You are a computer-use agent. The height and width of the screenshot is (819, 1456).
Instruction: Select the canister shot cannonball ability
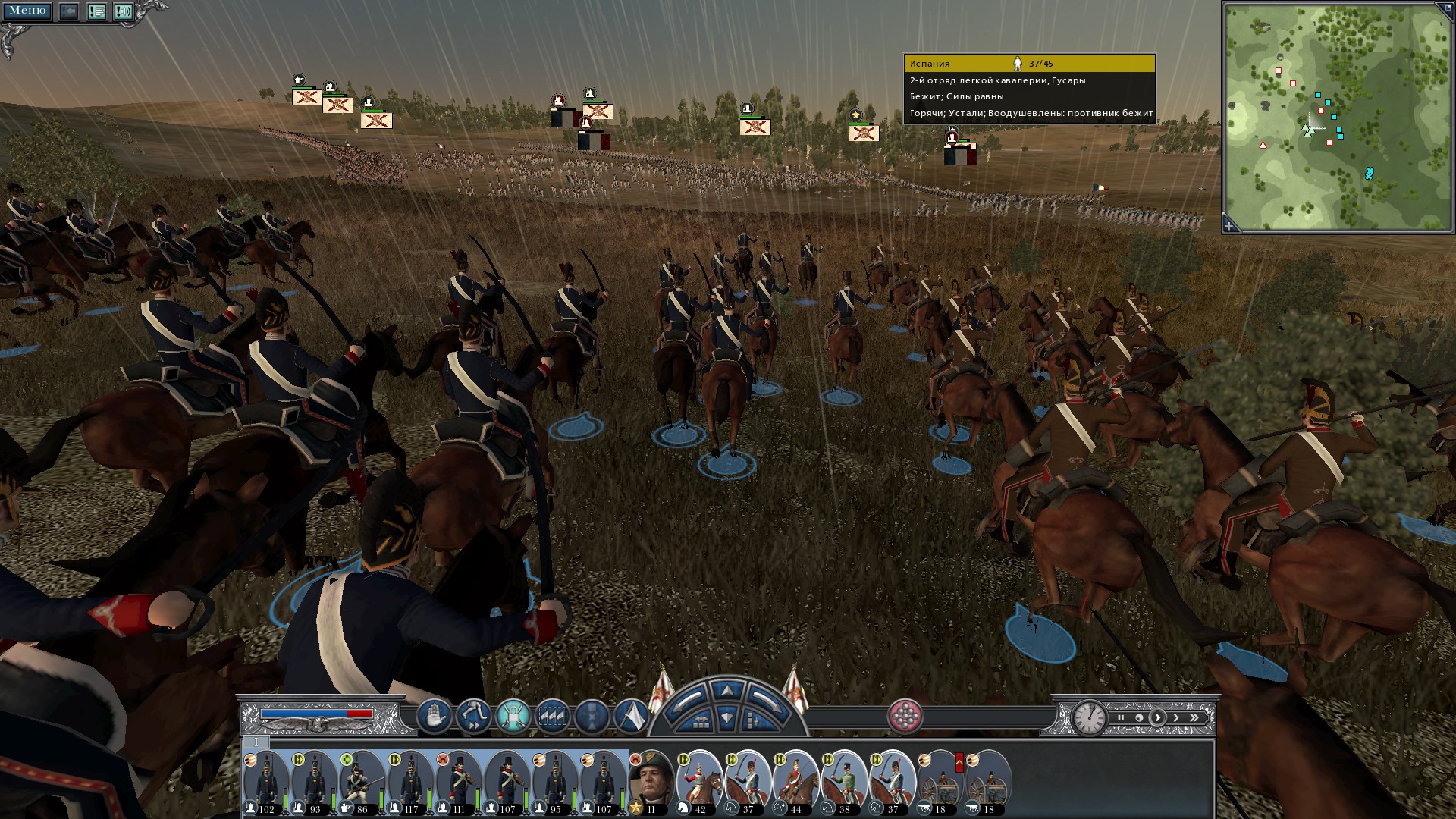tap(905, 715)
